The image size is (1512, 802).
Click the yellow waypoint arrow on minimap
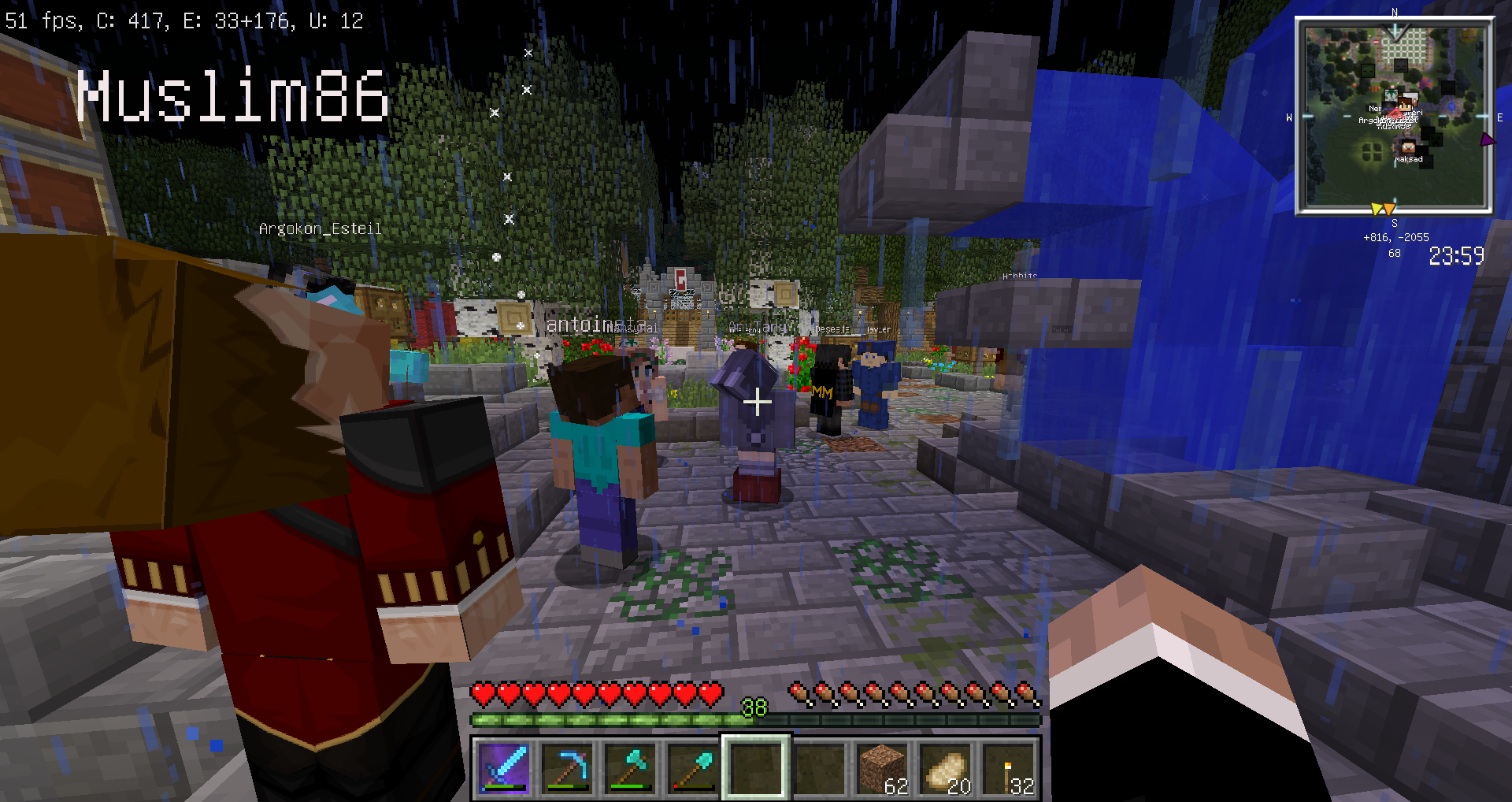coord(1377,210)
